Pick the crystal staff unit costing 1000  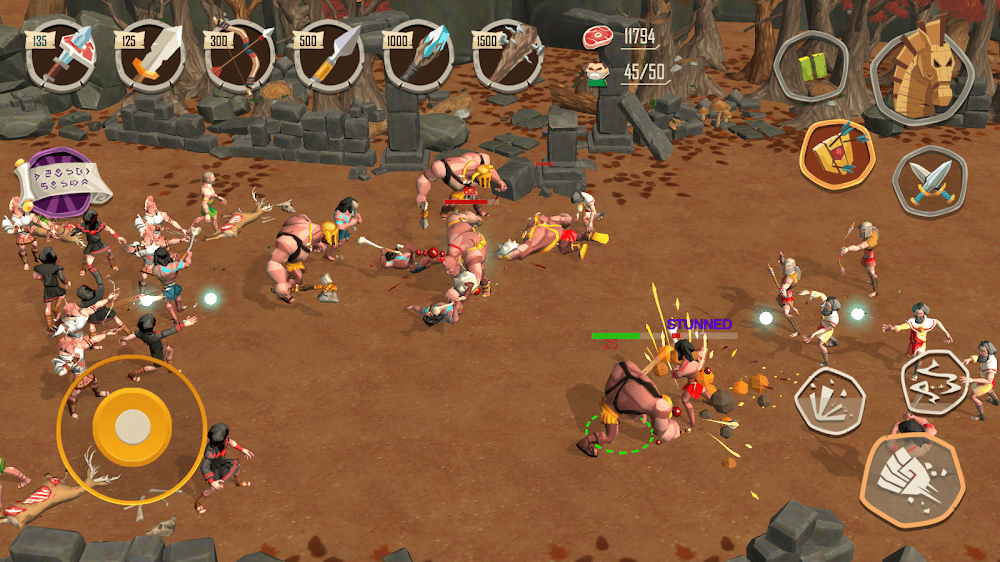[x=418, y=56]
